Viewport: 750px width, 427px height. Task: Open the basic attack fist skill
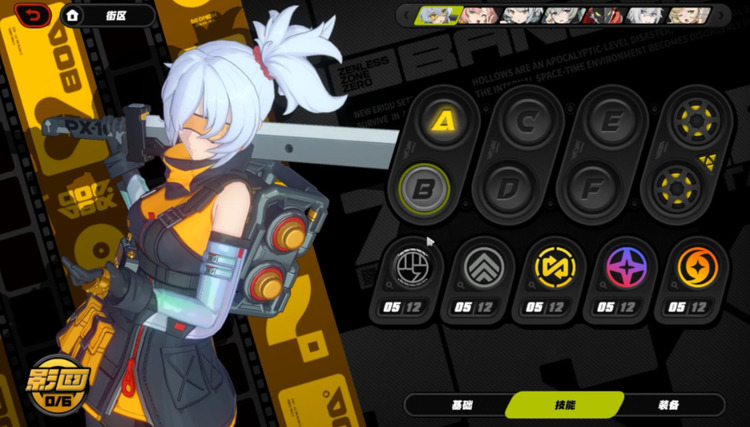tap(408, 267)
